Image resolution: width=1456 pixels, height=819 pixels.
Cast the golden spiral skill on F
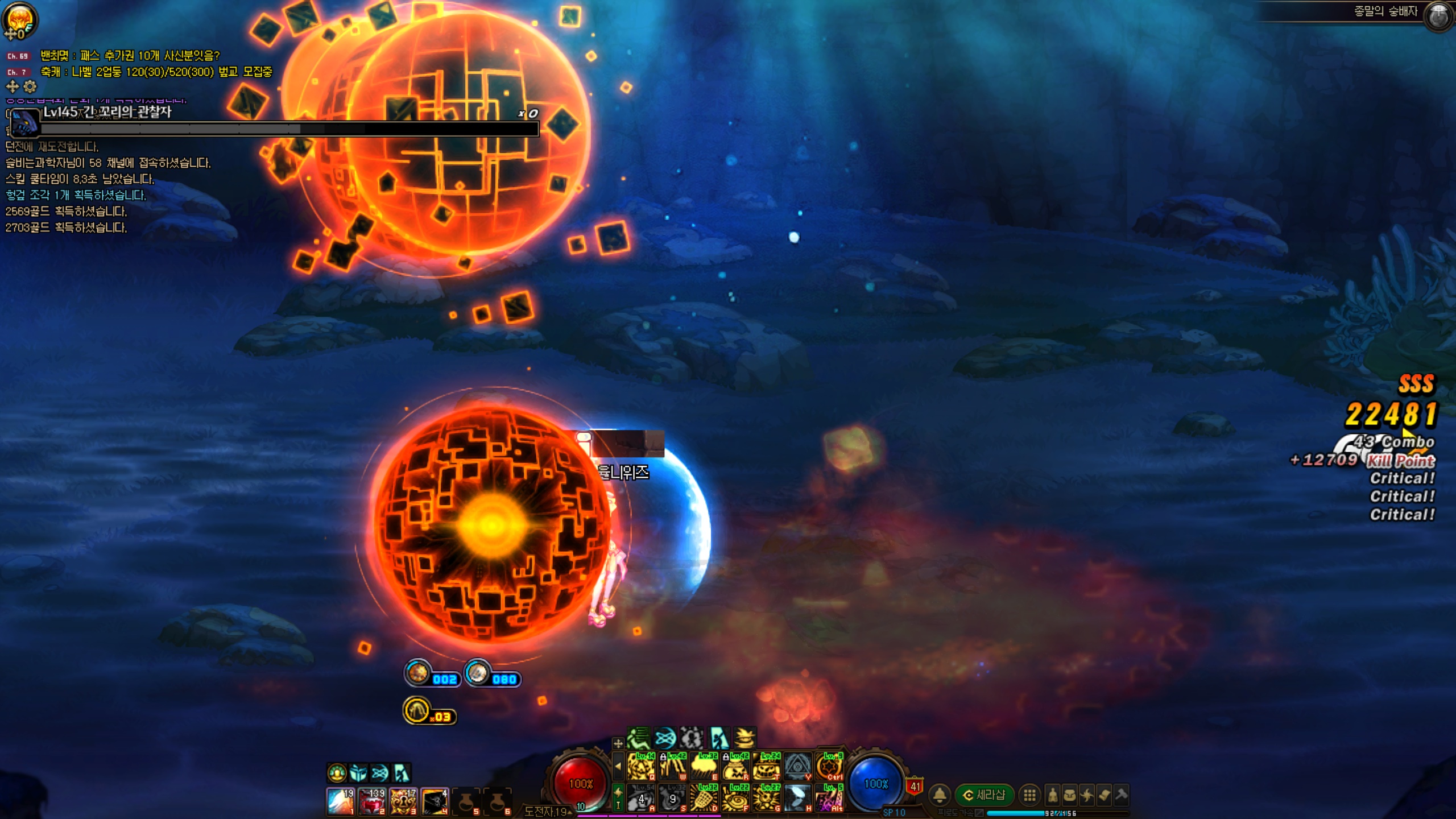click(x=735, y=799)
